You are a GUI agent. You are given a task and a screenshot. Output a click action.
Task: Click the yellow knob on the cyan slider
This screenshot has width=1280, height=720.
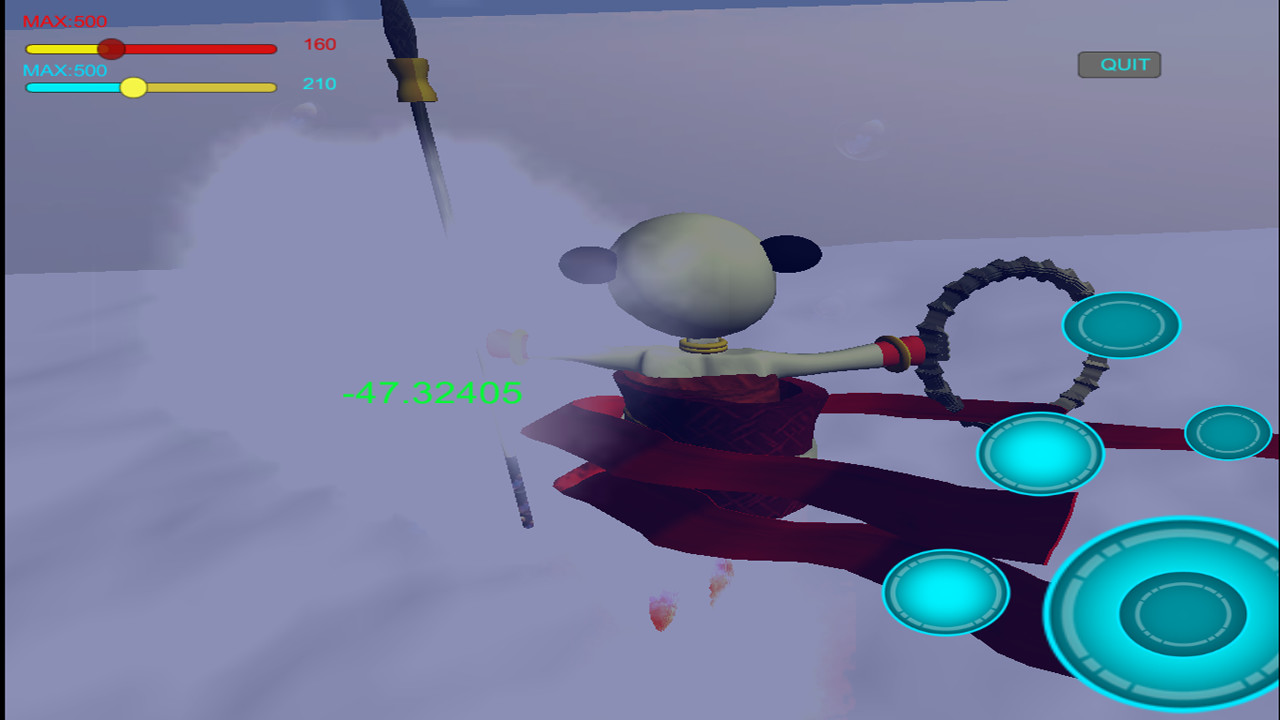tap(133, 88)
